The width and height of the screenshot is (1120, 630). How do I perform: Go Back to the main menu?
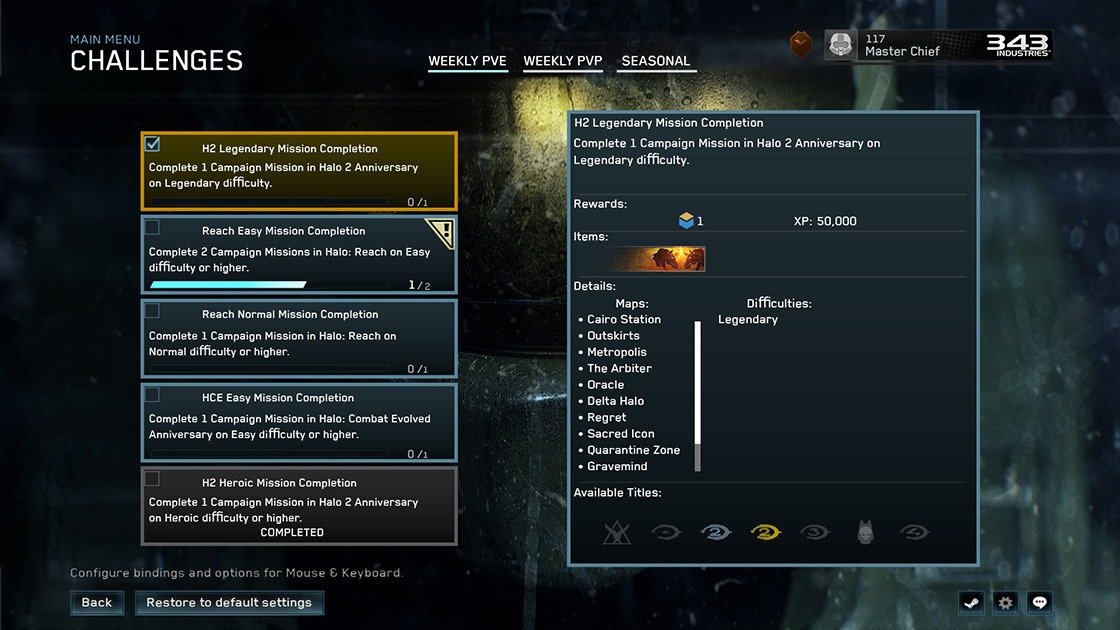click(x=97, y=603)
